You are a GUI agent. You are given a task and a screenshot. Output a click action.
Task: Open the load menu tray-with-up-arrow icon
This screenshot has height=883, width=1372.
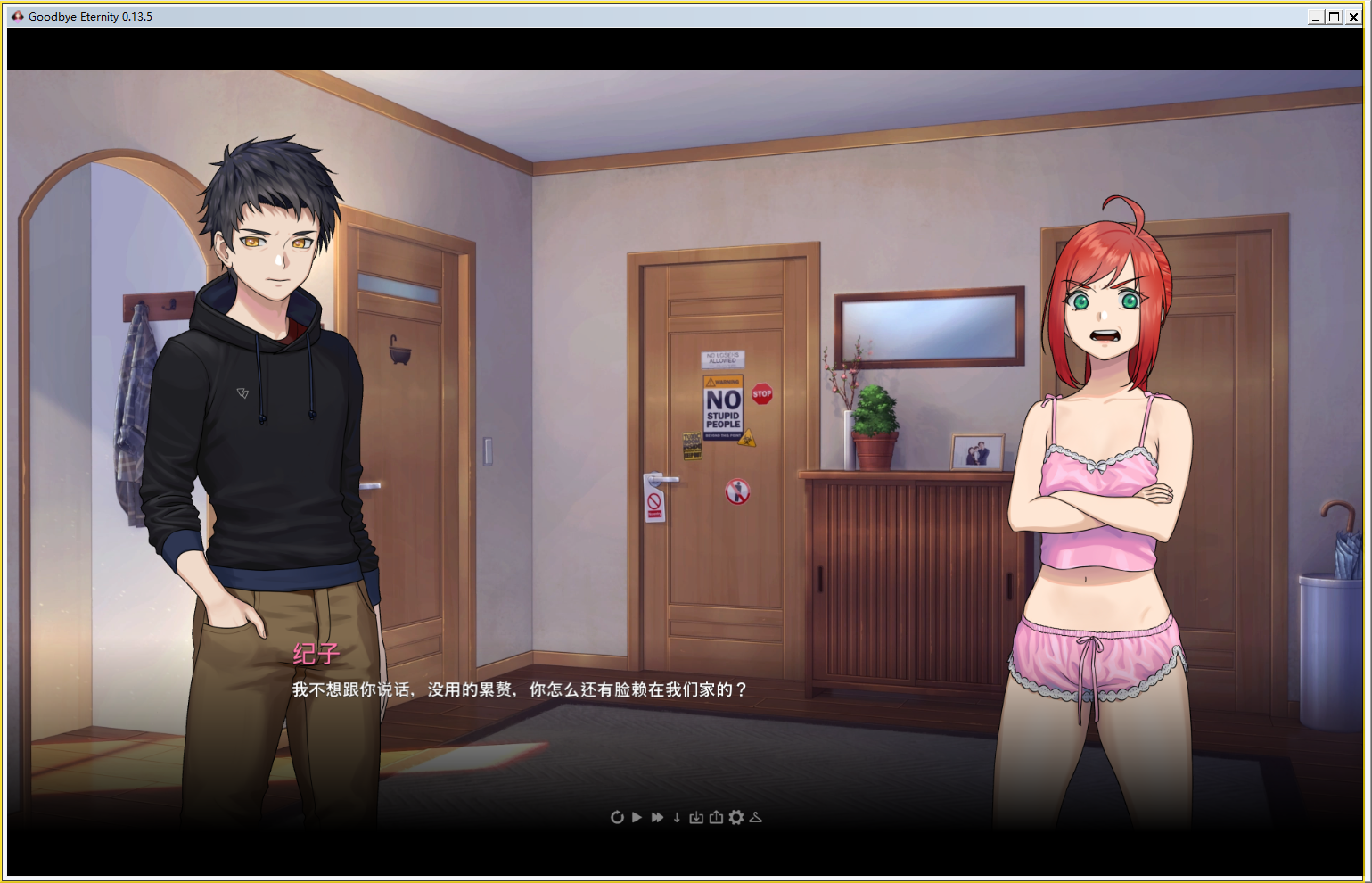coord(716,817)
